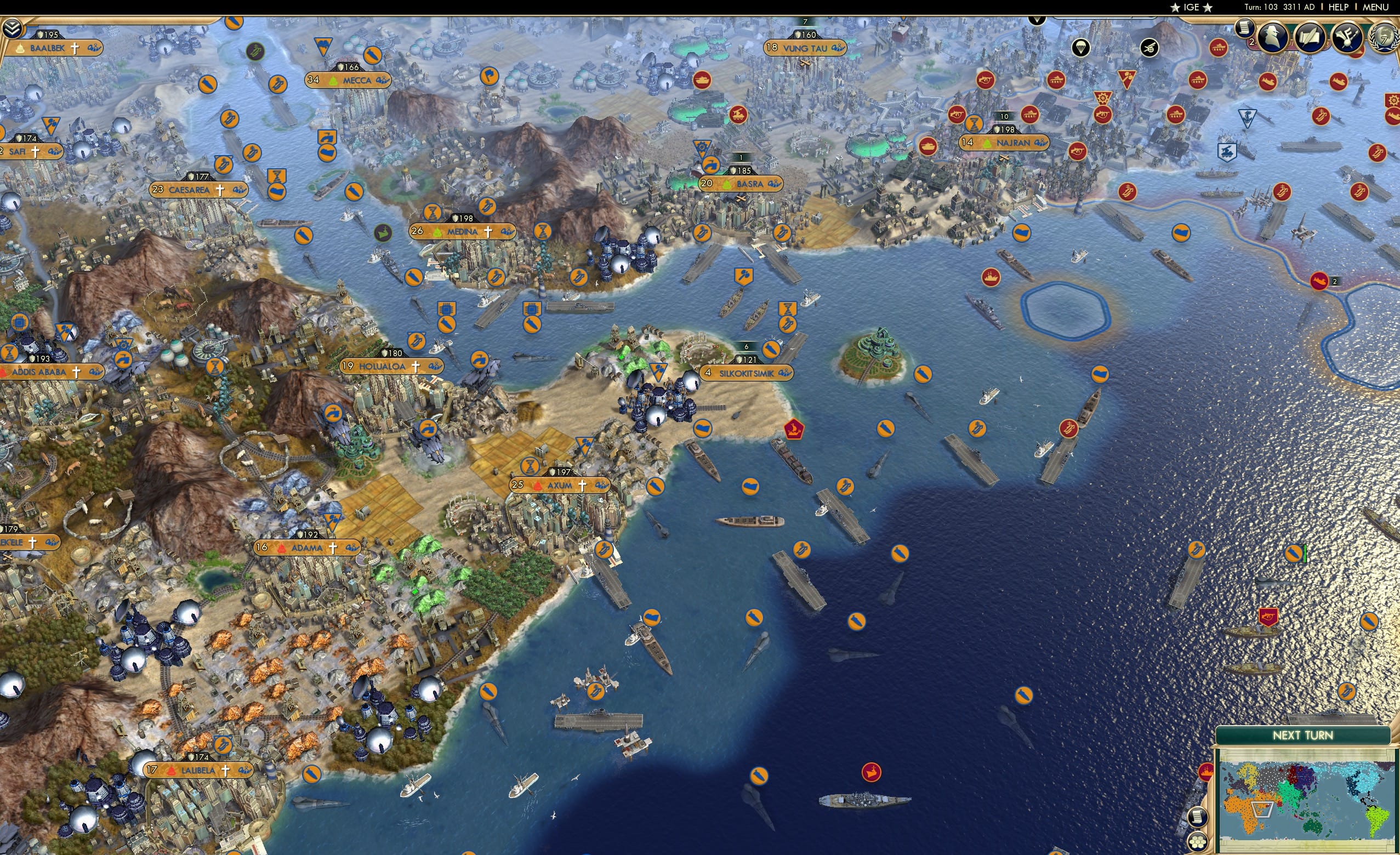
Task: Open the notification scroll above the minimap
Action: pos(1198,818)
